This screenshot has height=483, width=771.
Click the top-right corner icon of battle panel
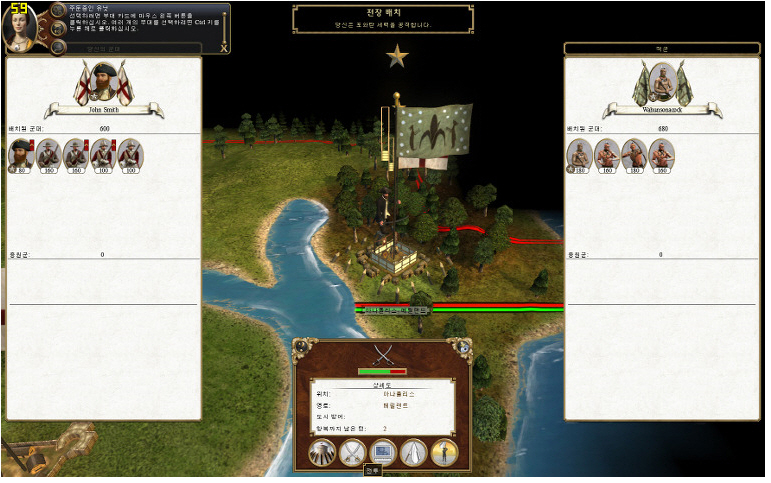(x=464, y=348)
